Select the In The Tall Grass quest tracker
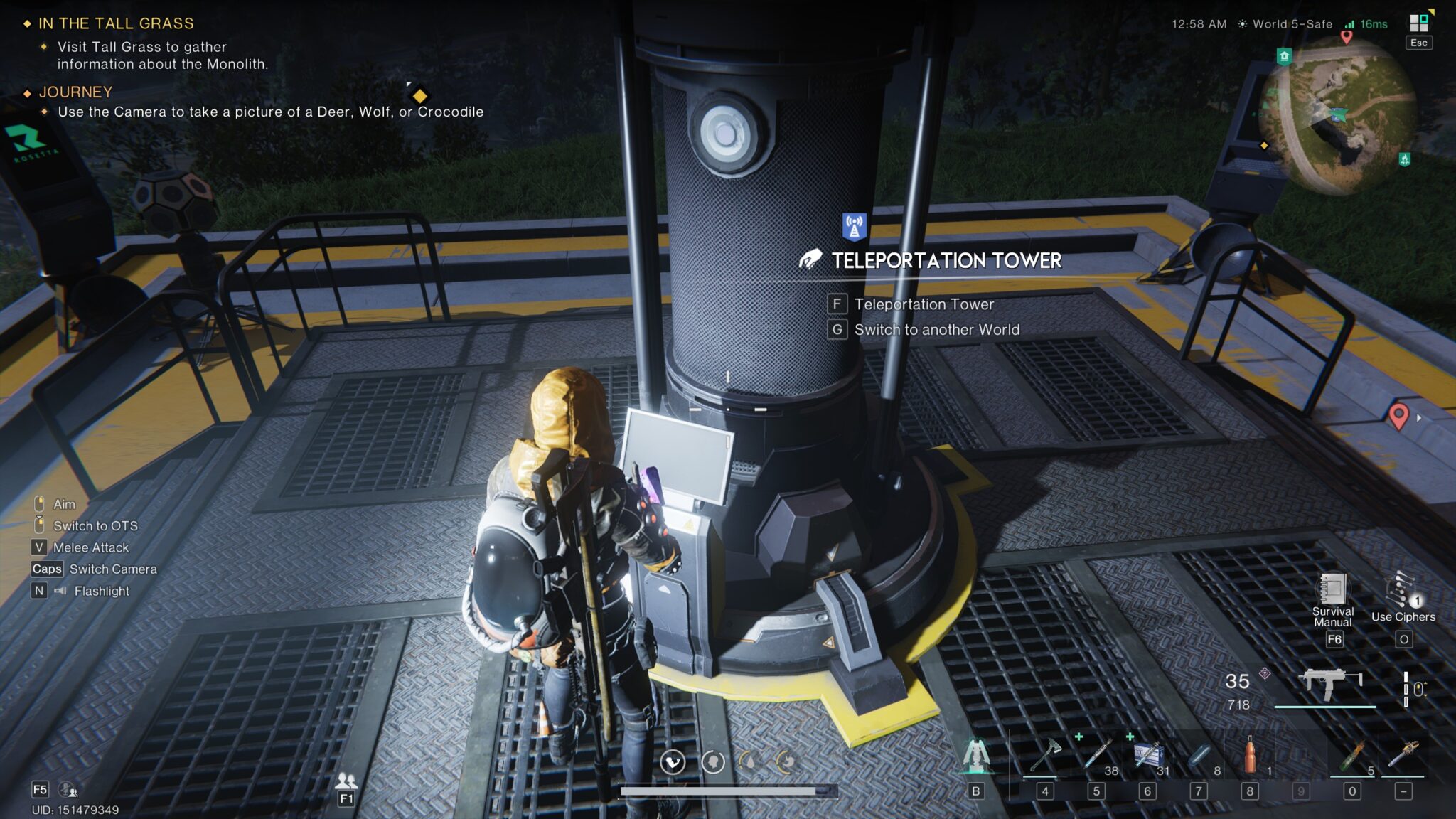This screenshot has width=1456, height=819. coord(115,23)
